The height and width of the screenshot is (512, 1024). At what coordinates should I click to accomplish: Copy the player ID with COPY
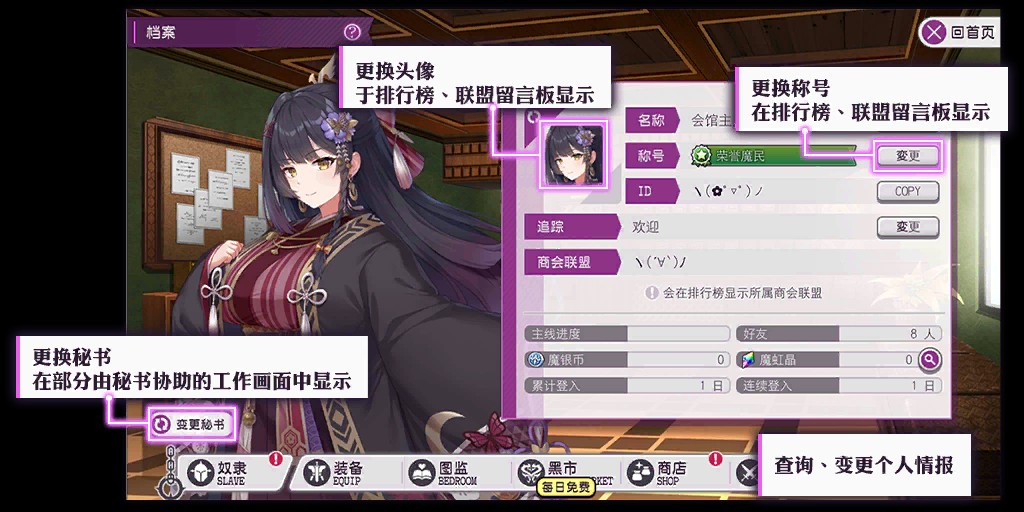(907, 191)
